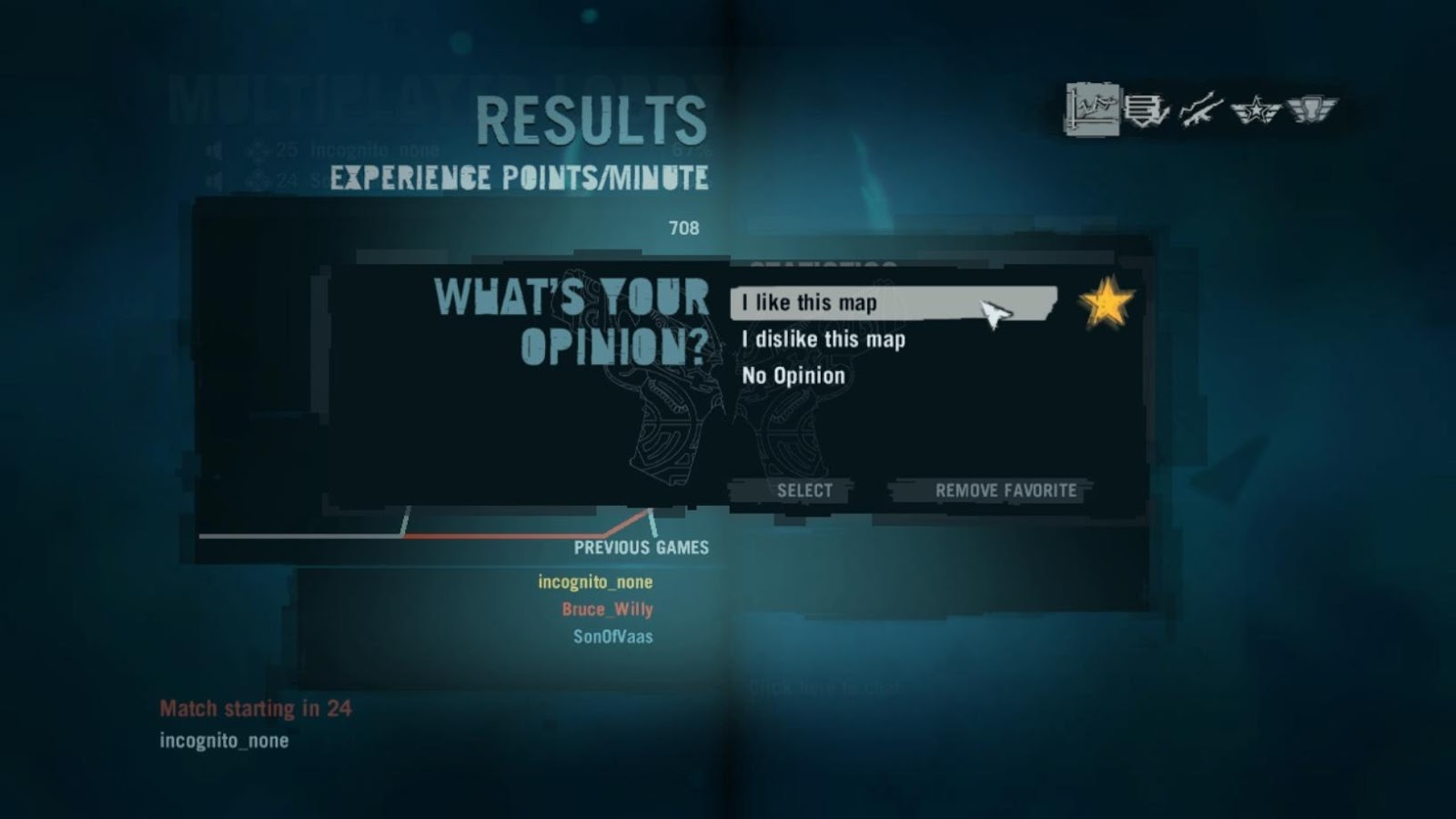The image size is (1456, 819).
Task: Click the speaker icon next to player 24
Action: [213, 179]
